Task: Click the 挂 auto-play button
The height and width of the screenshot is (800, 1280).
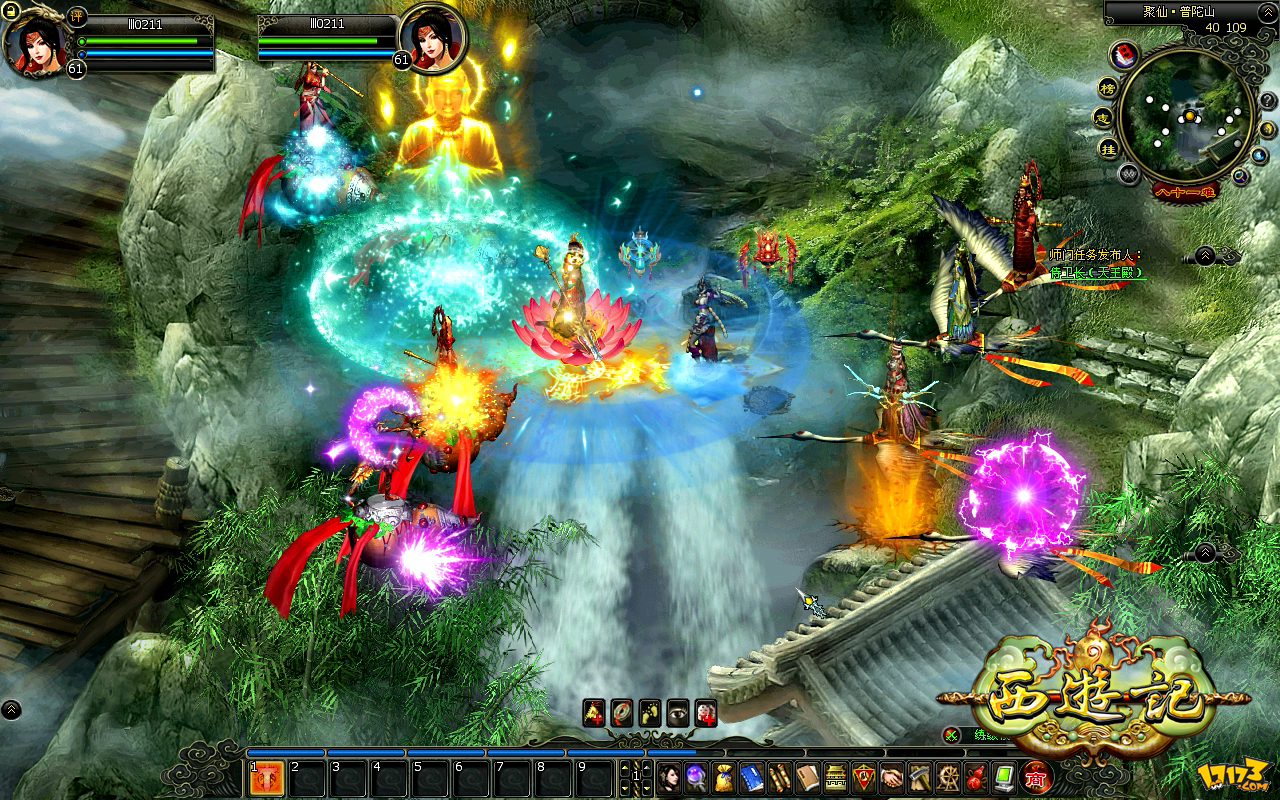Action: [x=1108, y=147]
